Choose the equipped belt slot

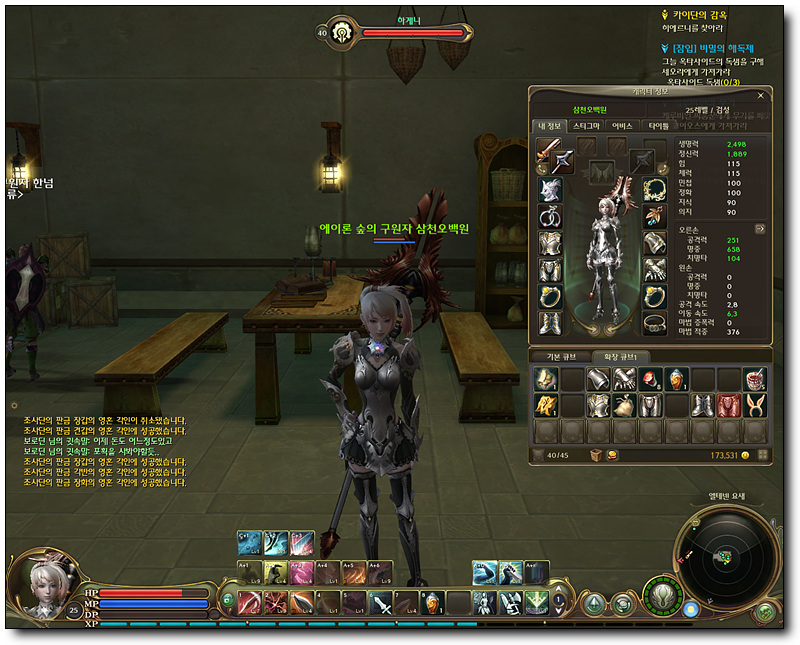pos(655,323)
